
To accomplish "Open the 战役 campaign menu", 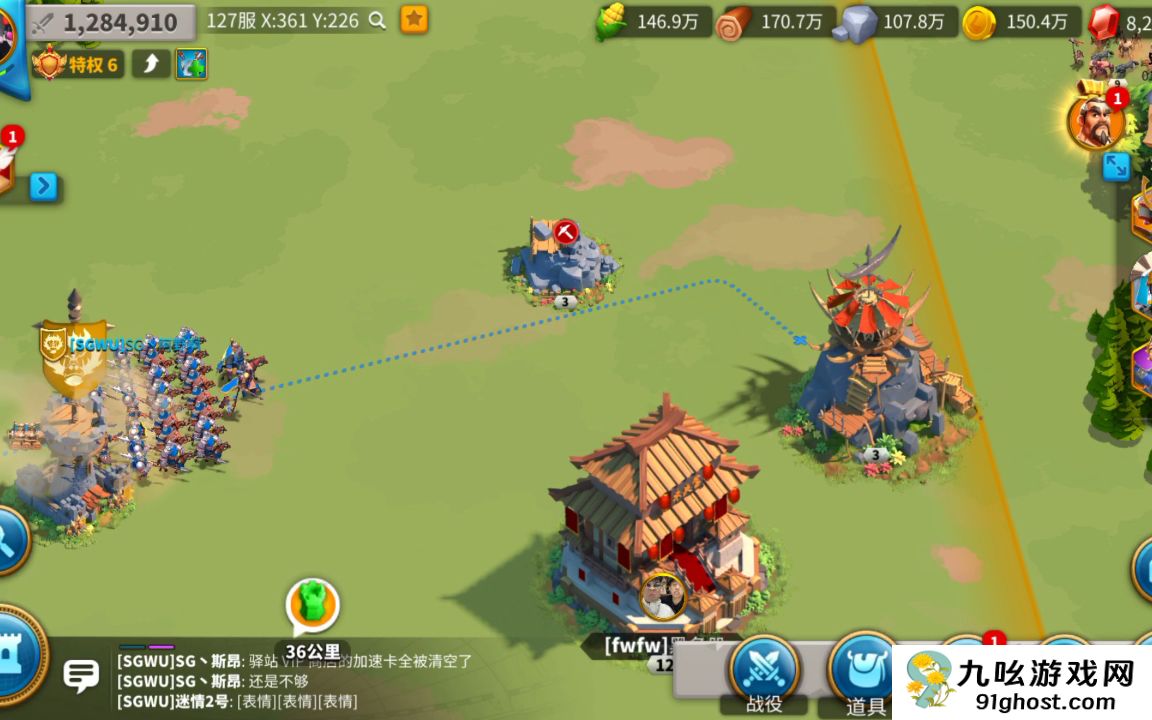I will pos(765,672).
